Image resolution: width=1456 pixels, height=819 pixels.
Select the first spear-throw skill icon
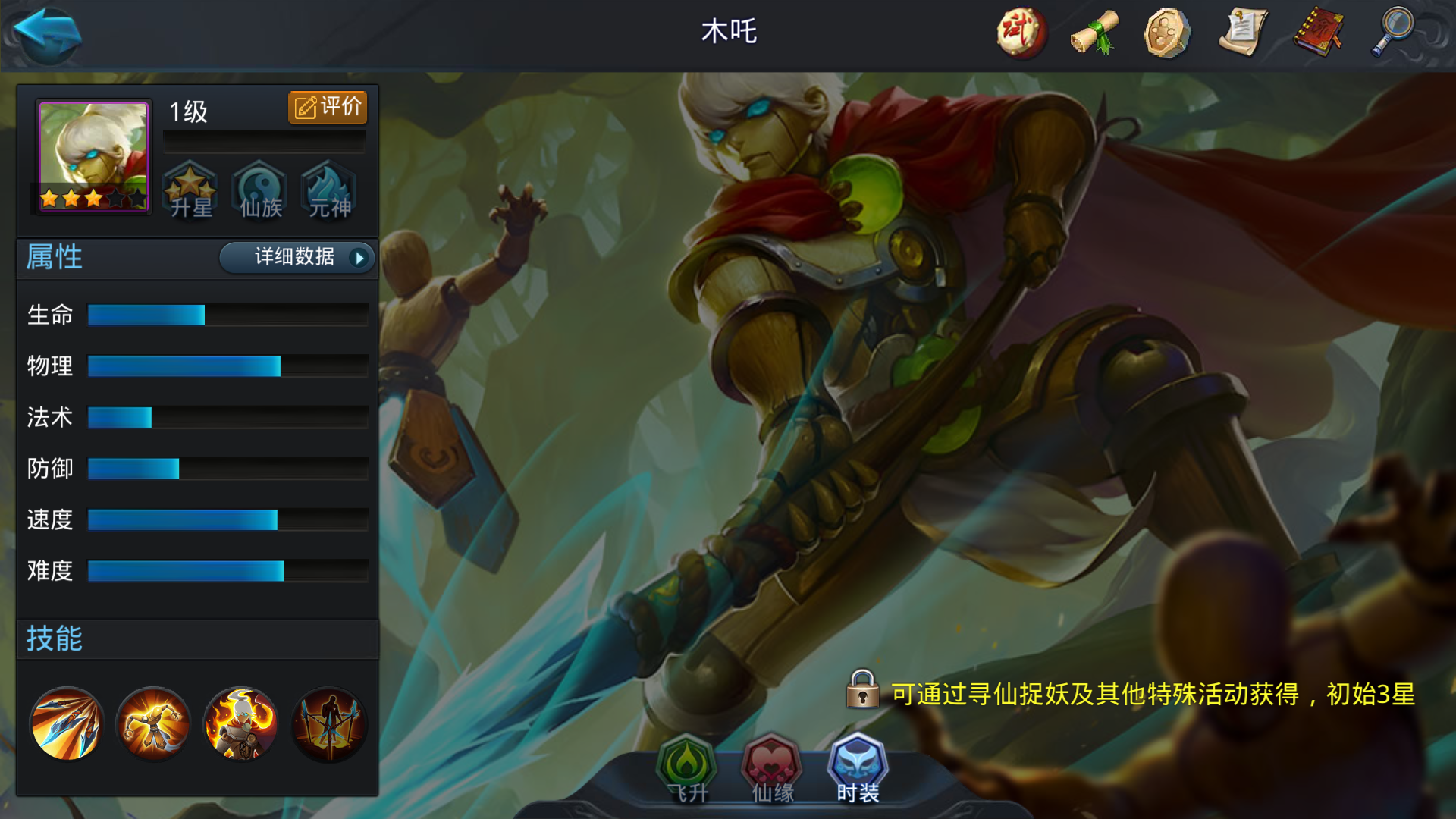[64, 724]
